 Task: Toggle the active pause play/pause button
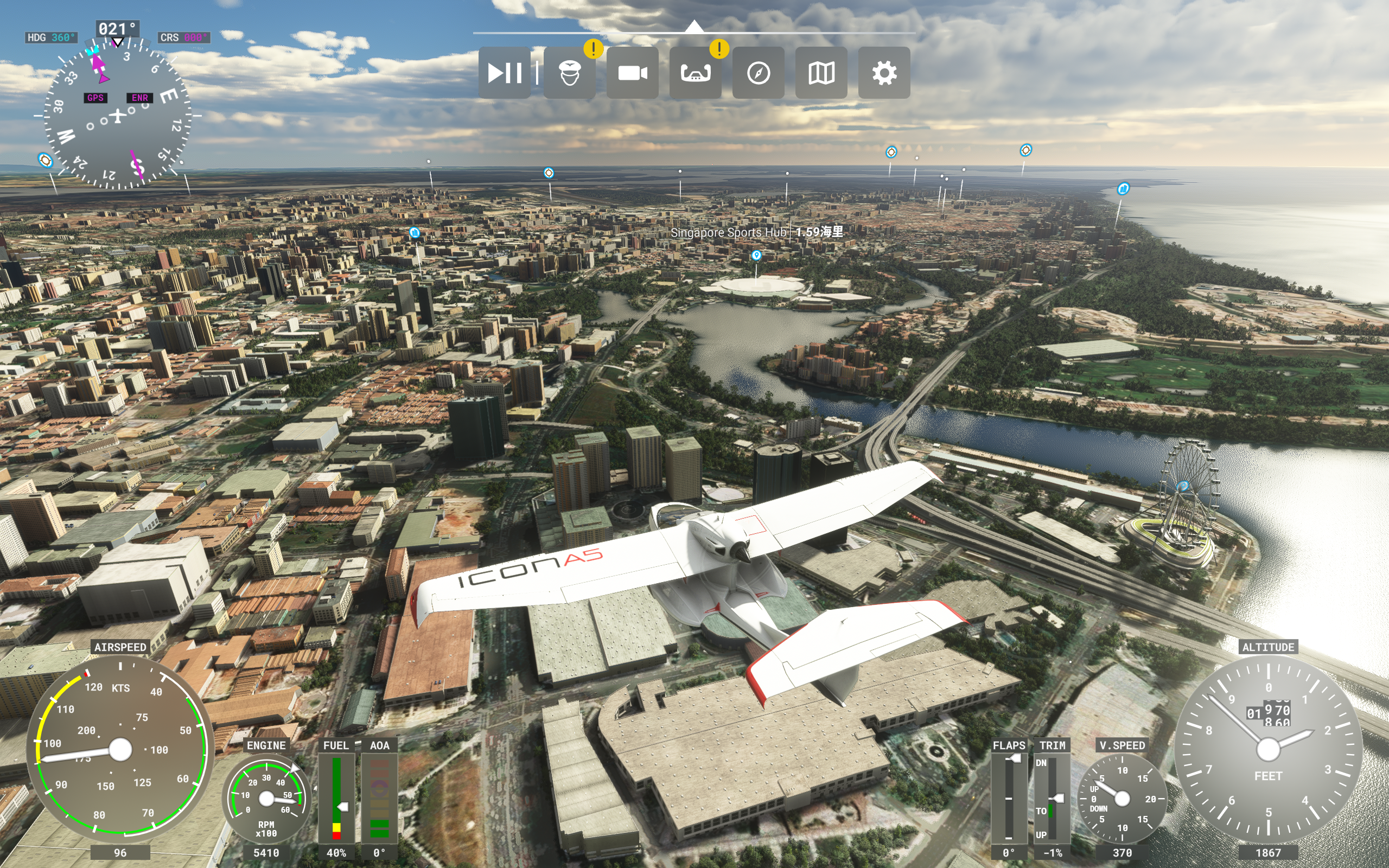[x=505, y=73]
